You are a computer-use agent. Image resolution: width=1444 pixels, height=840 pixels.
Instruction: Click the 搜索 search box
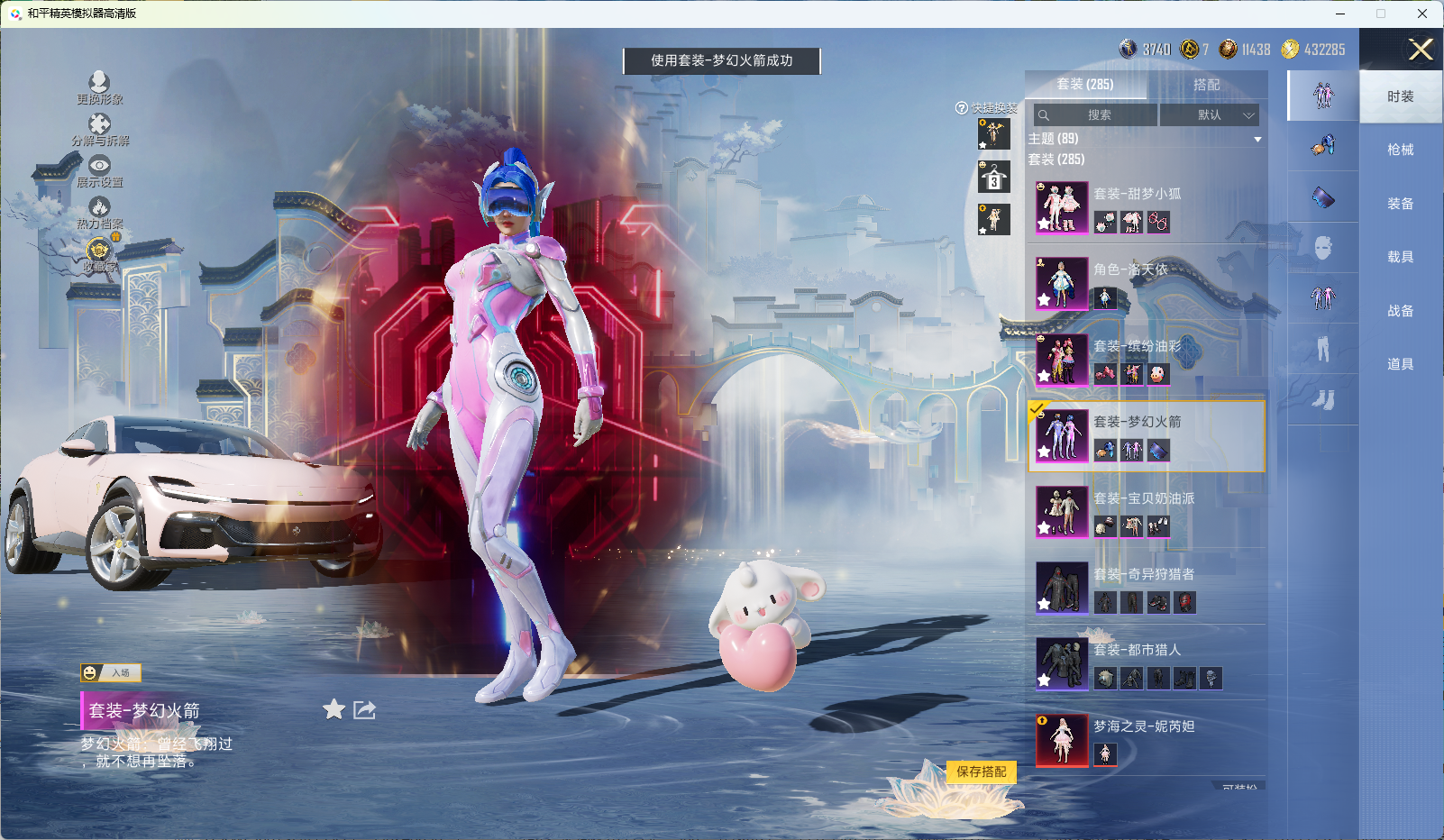(1096, 115)
